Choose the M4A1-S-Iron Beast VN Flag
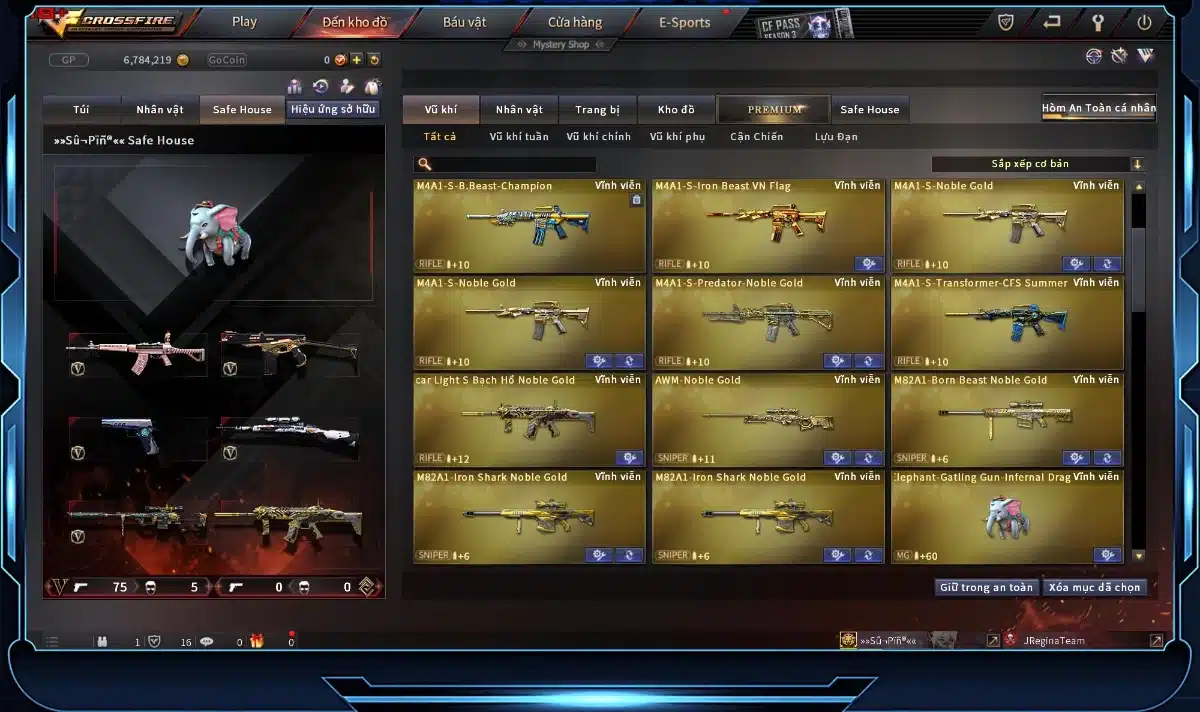 [x=768, y=225]
